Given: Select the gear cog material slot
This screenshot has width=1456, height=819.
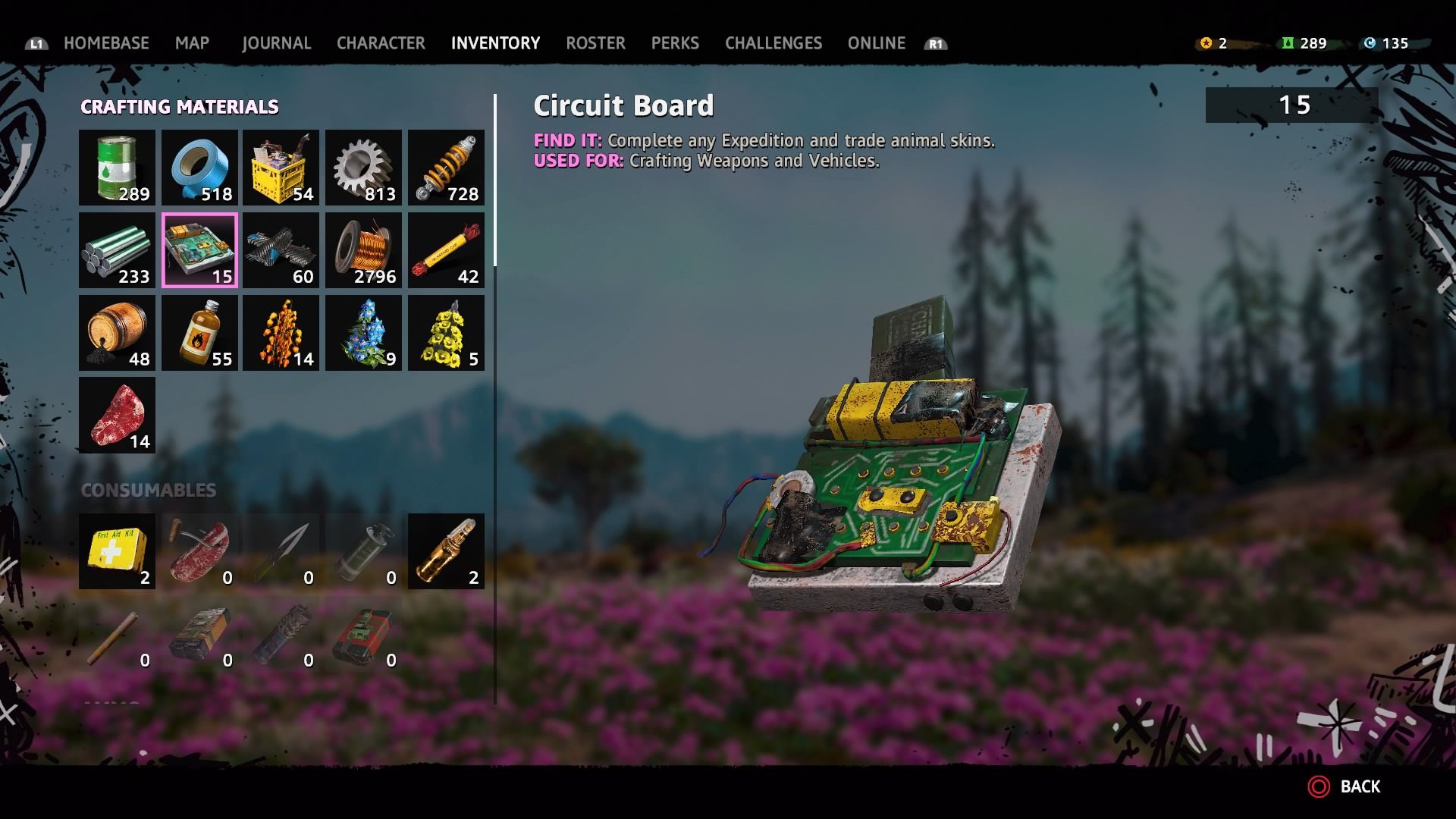Looking at the screenshot, I should click(363, 168).
